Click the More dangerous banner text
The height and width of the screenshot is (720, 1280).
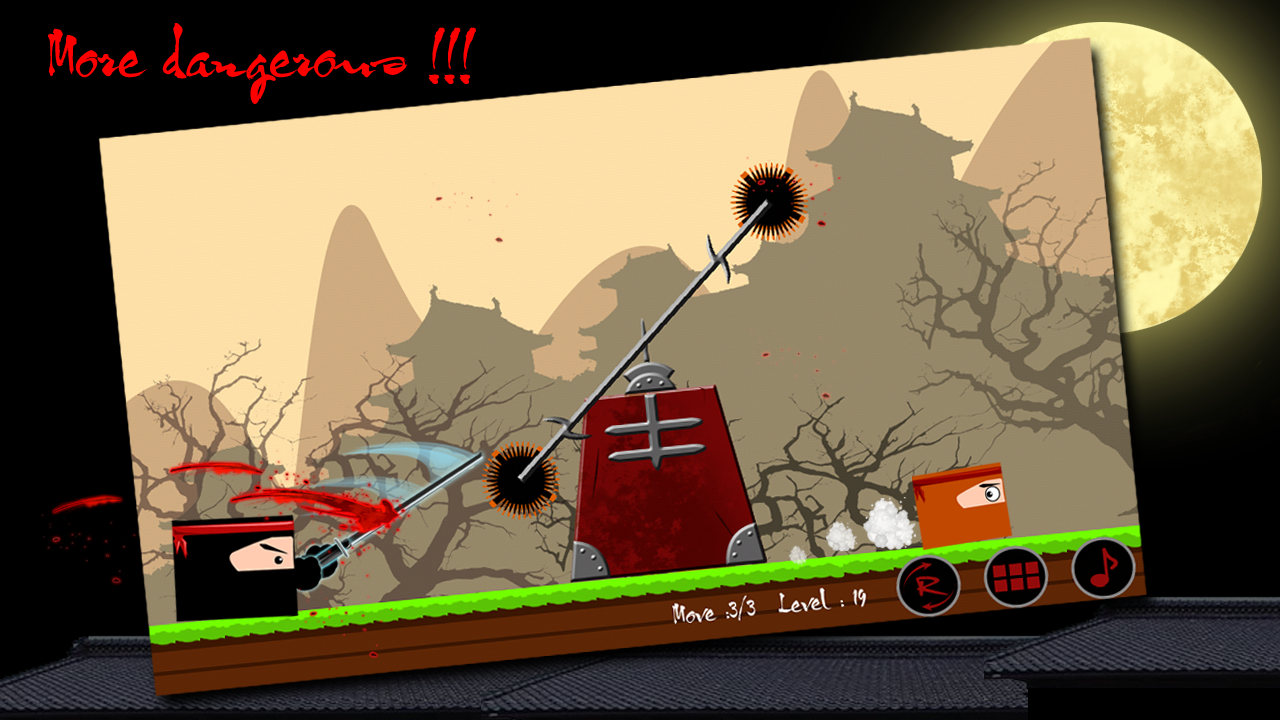pyautogui.click(x=260, y=55)
